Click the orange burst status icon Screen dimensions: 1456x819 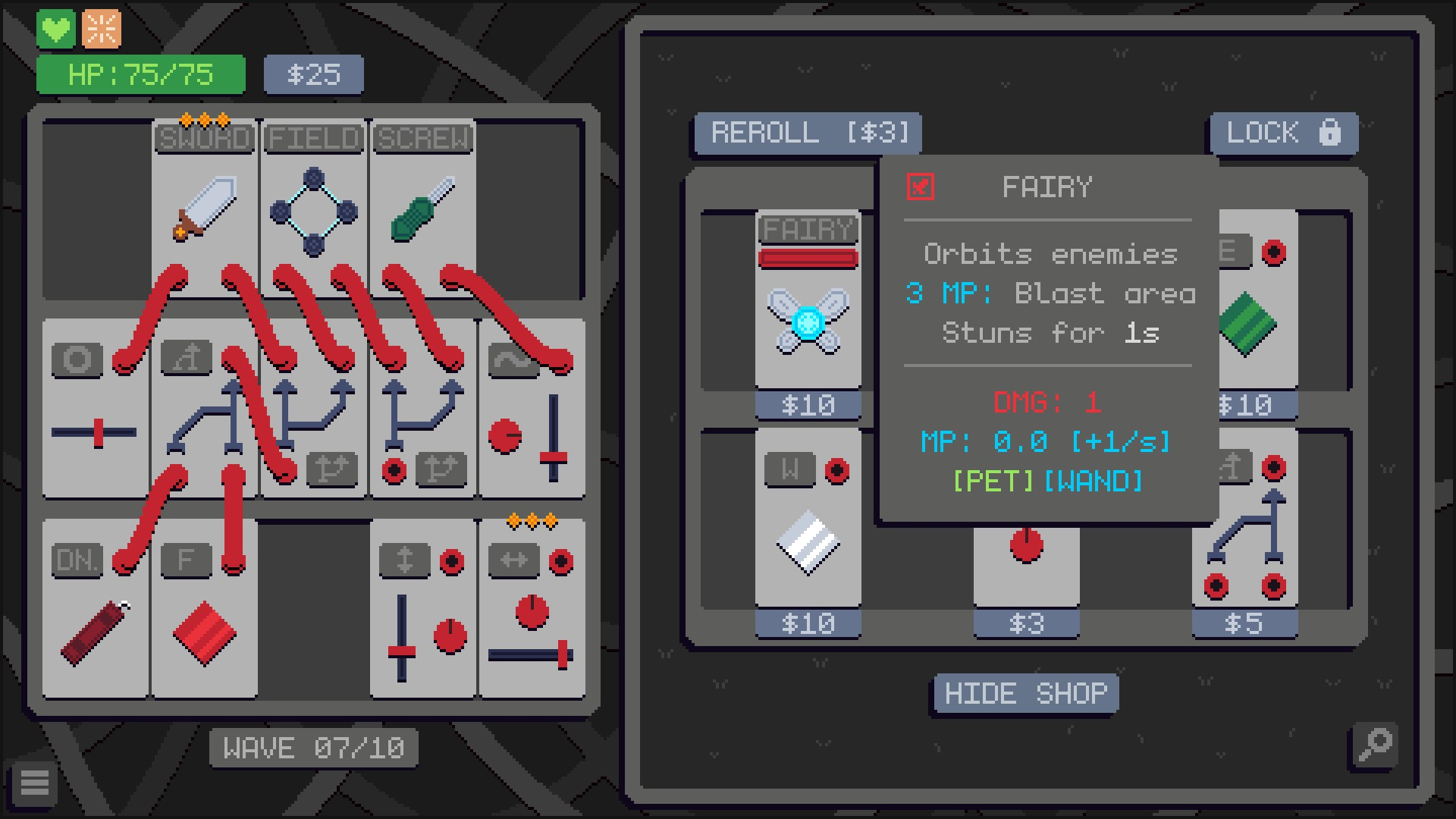coord(102,30)
